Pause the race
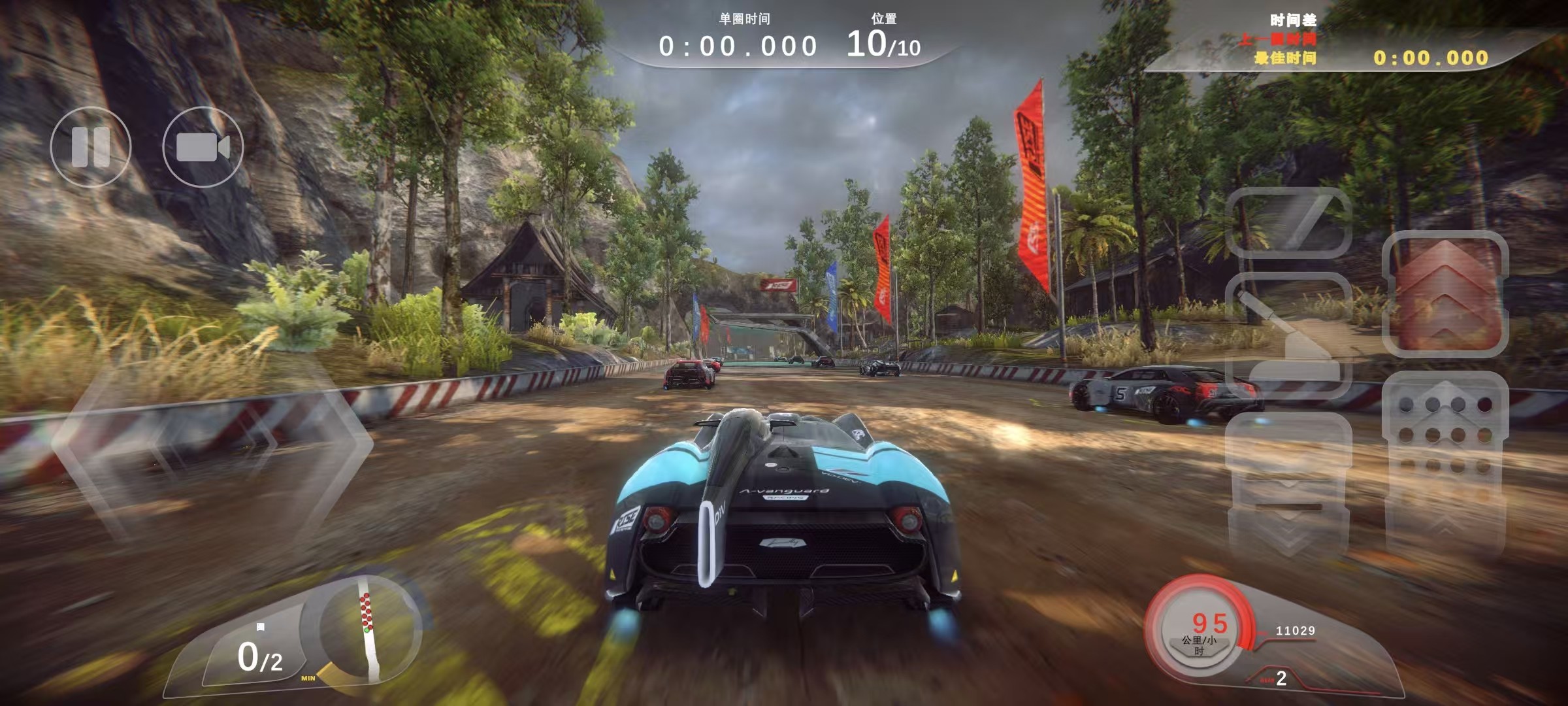Image resolution: width=1568 pixels, height=706 pixels. pyautogui.click(x=91, y=147)
